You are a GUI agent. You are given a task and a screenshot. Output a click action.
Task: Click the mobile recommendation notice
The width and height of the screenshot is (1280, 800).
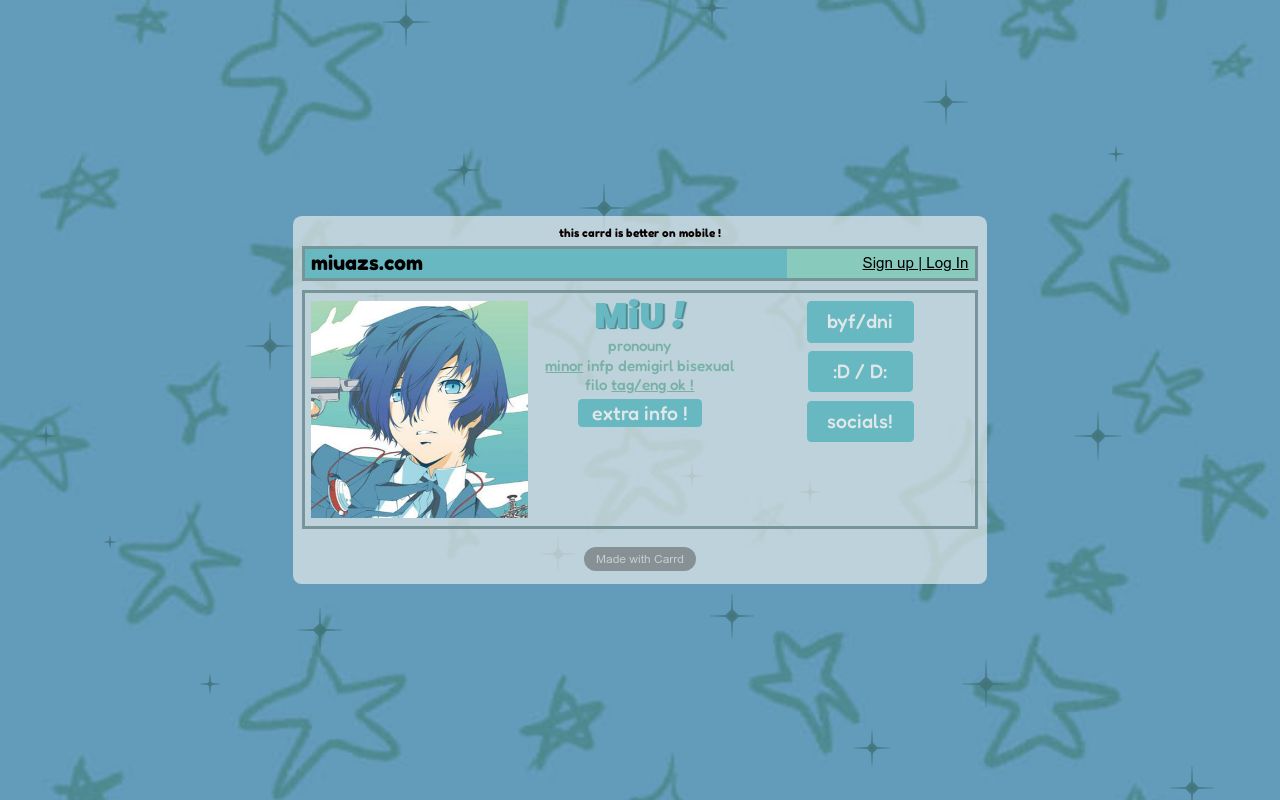pyautogui.click(x=639, y=233)
